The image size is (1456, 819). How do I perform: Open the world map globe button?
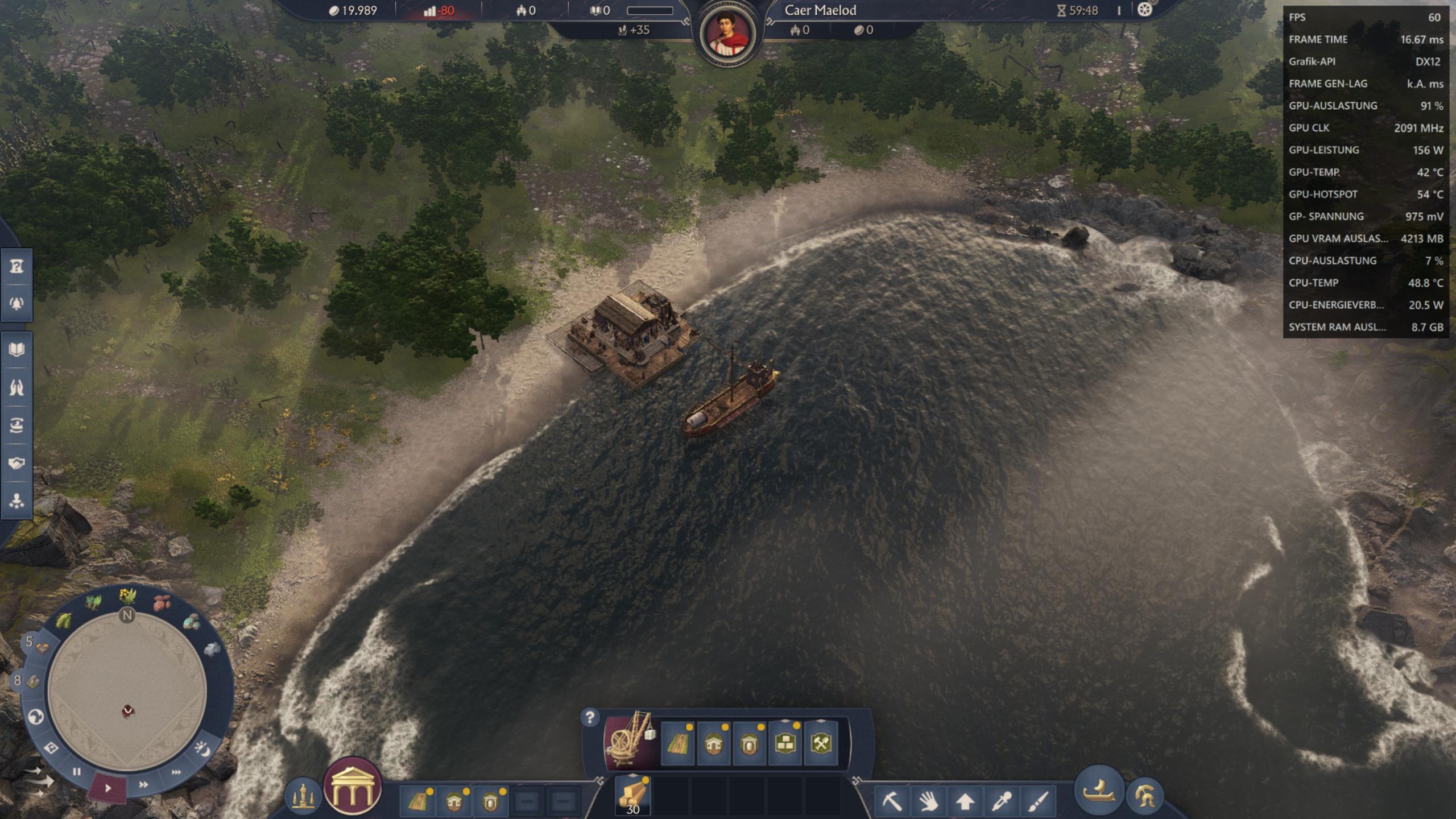coord(36,717)
